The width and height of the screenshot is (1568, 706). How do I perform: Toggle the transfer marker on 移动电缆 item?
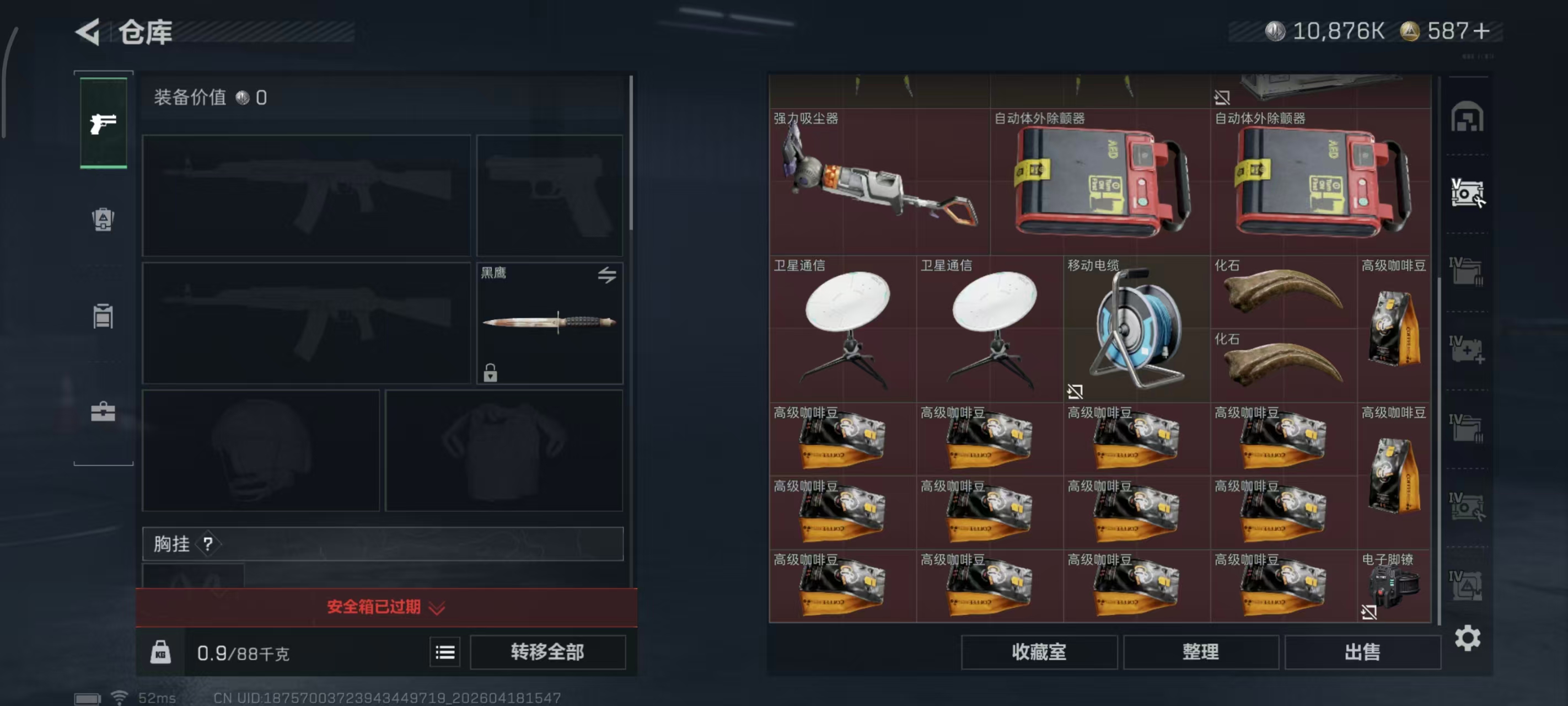[x=1076, y=392]
